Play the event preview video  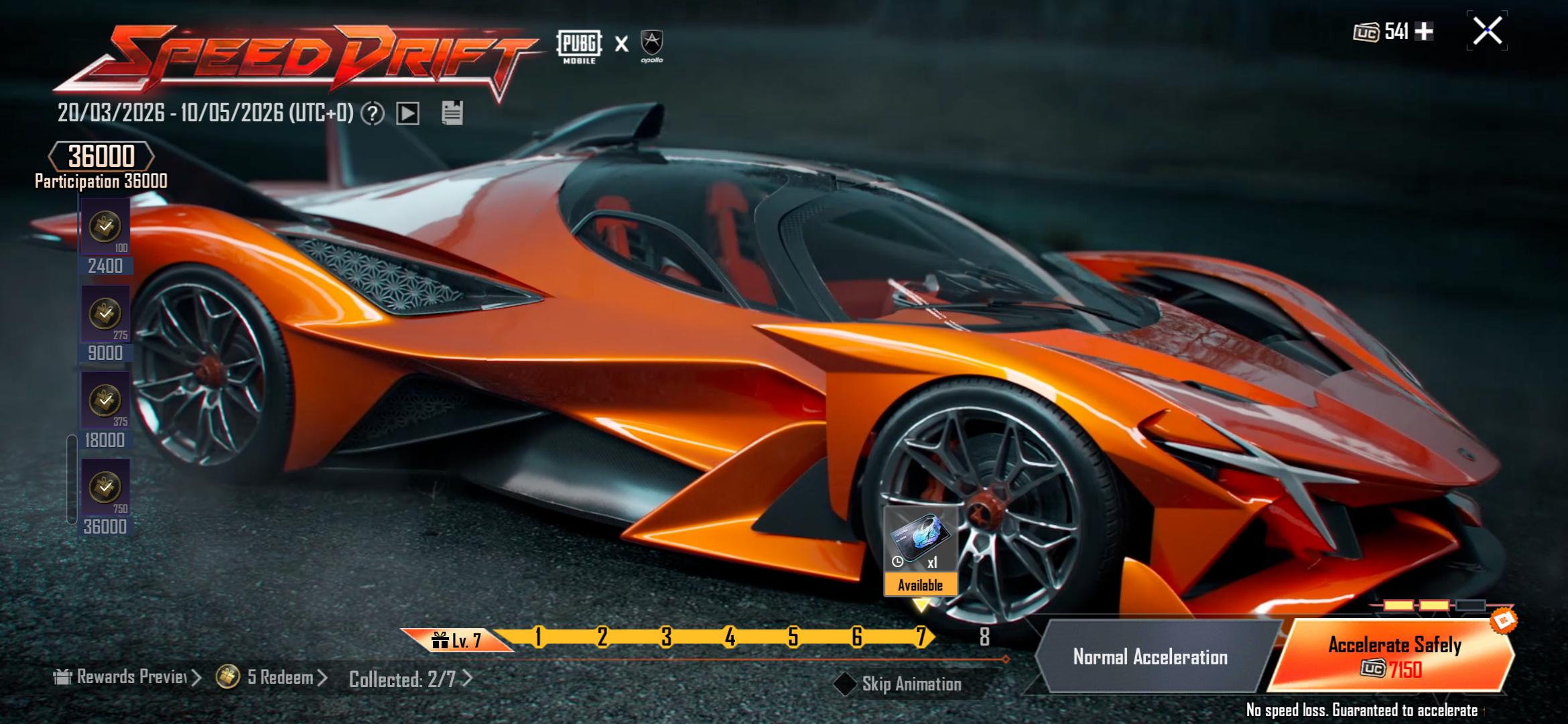pos(407,113)
